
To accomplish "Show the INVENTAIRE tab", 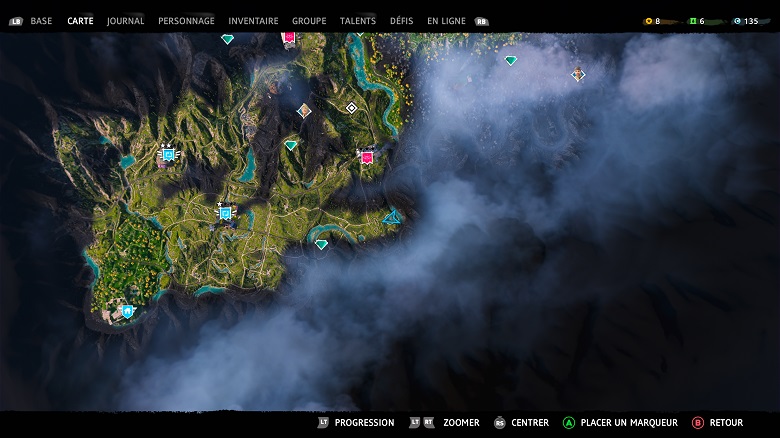I will [x=253, y=21].
